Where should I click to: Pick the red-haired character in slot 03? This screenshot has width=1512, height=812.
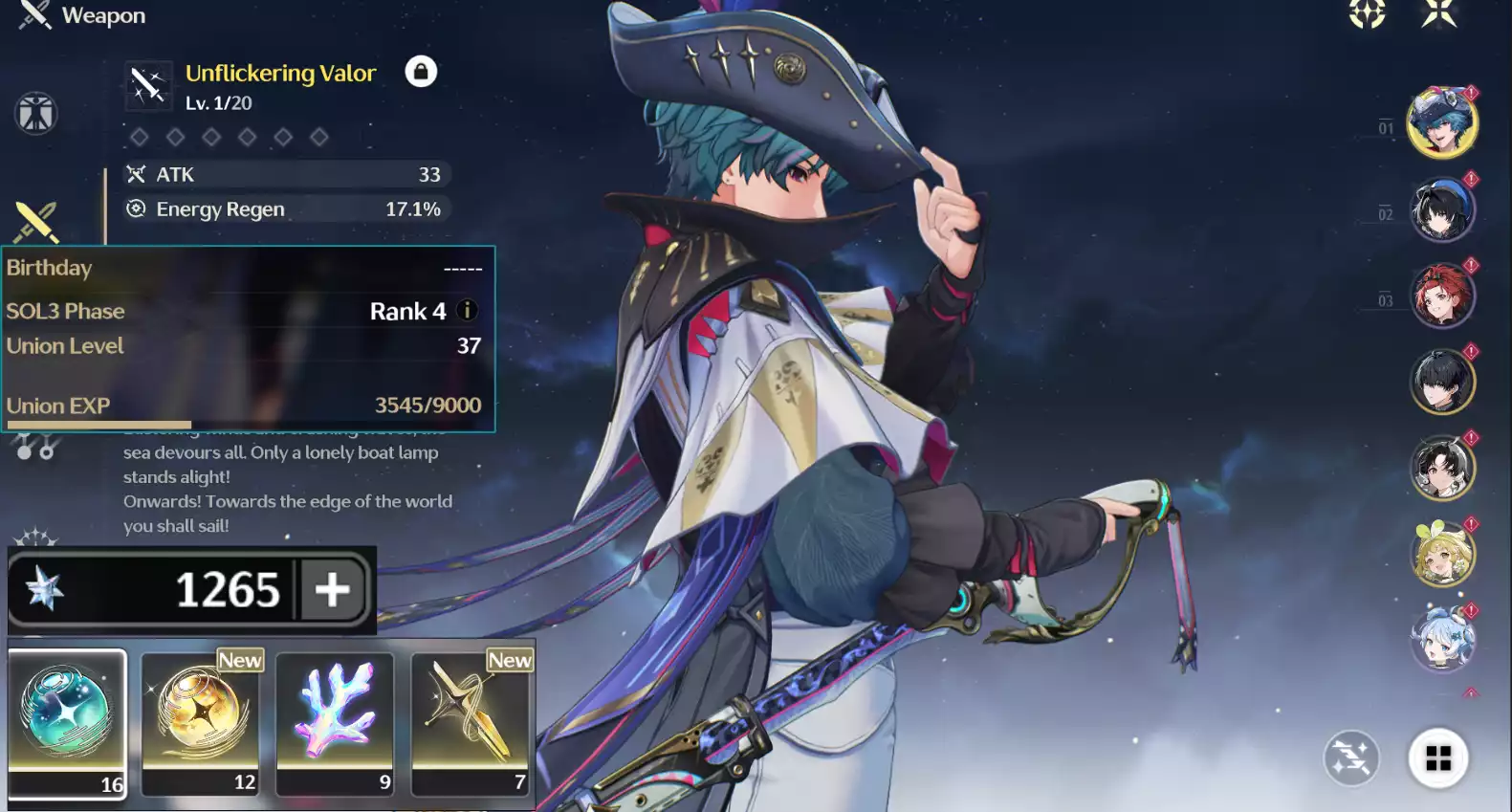click(x=1442, y=296)
